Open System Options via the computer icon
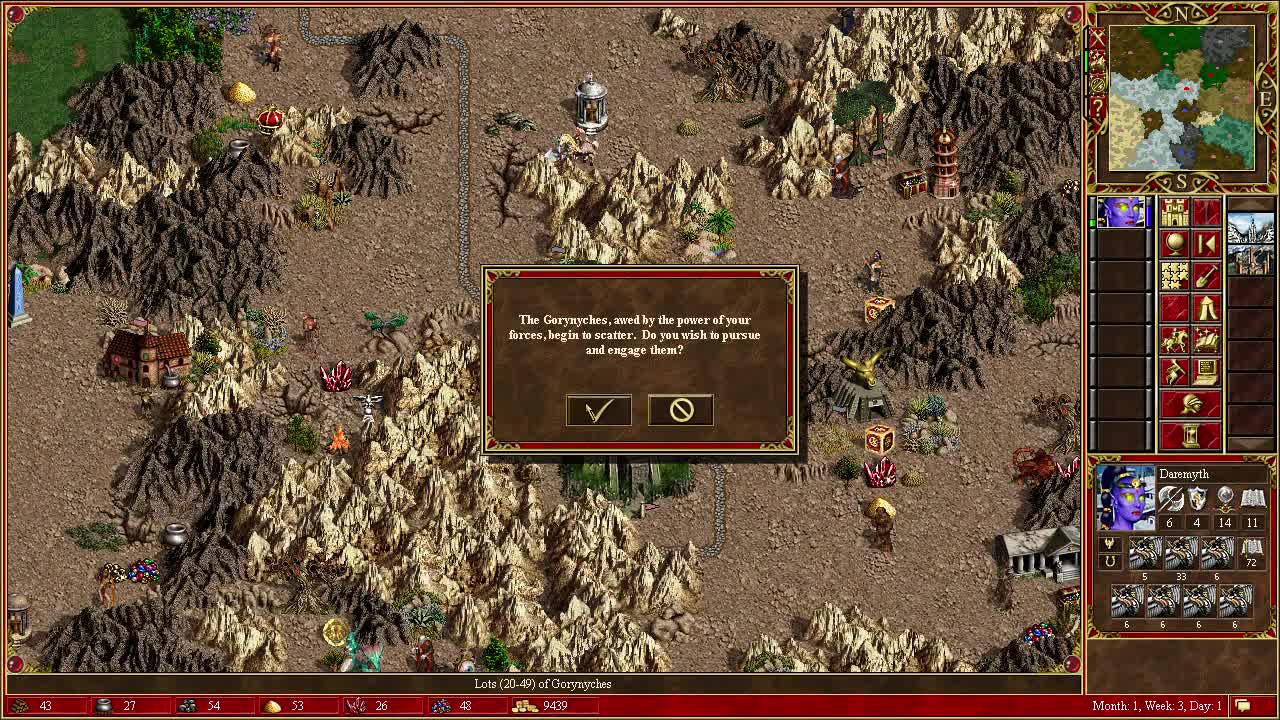 1205,370
